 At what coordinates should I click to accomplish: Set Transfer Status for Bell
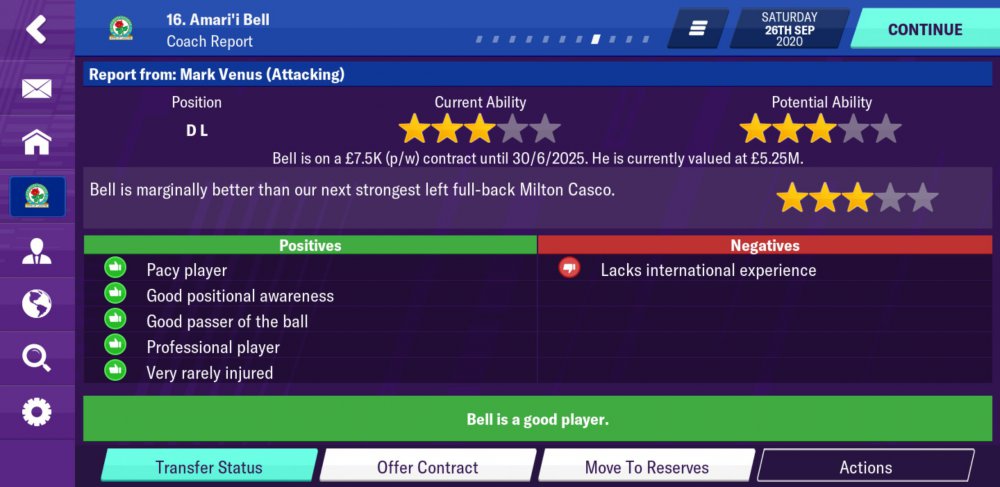pyautogui.click(x=208, y=467)
